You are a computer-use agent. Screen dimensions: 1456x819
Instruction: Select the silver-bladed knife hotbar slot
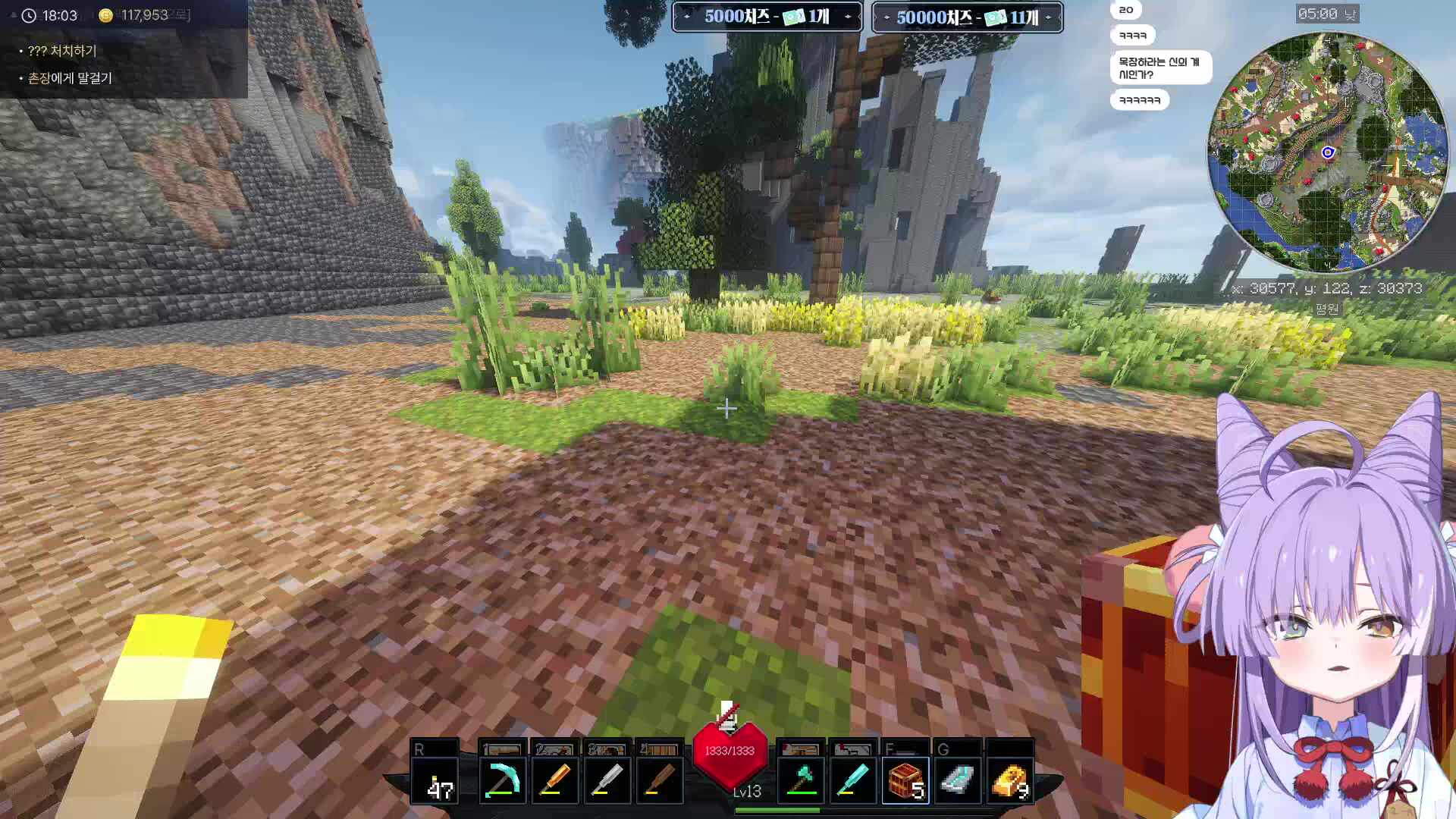[x=607, y=780]
